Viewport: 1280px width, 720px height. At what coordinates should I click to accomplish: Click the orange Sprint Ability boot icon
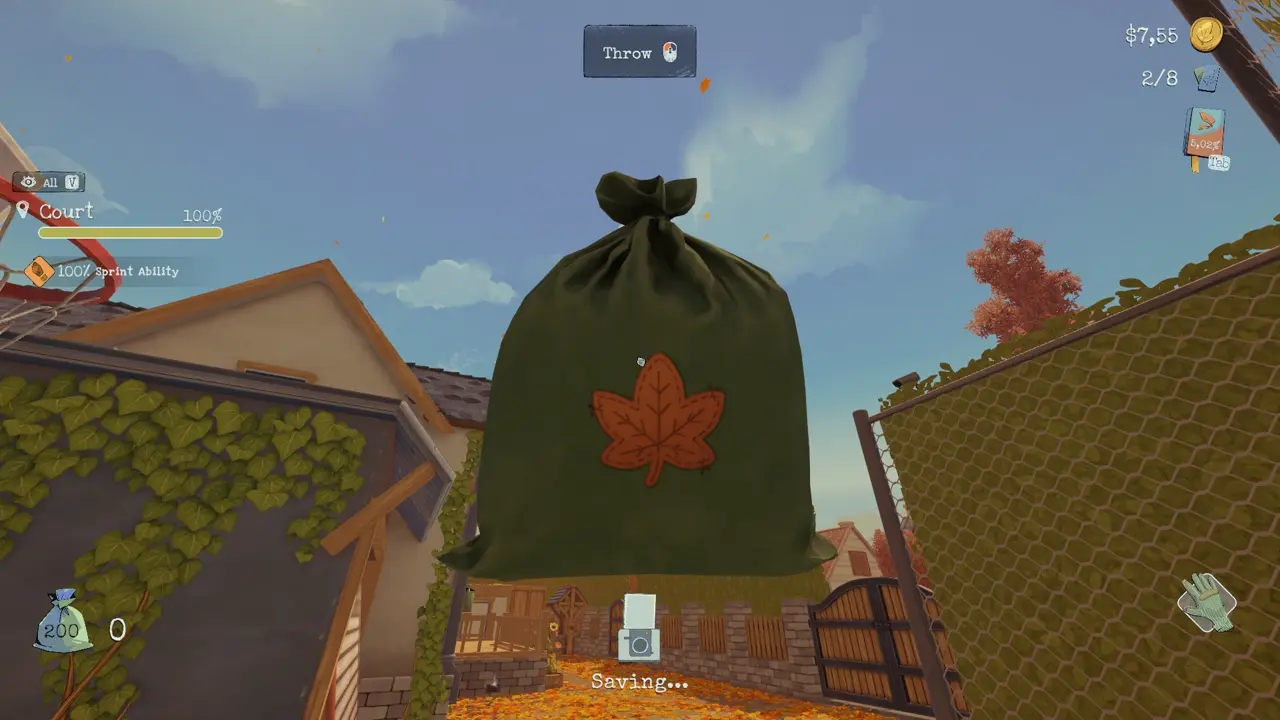pos(40,271)
